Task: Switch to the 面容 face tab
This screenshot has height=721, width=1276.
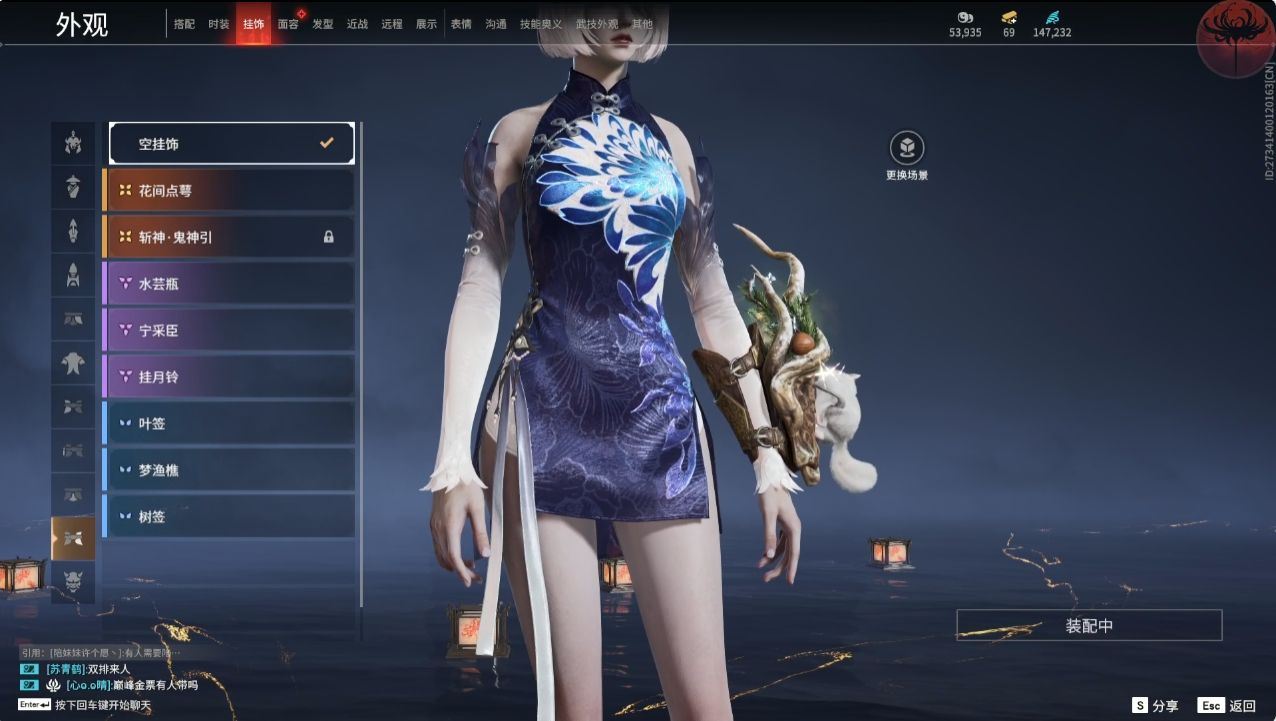Action: pos(288,24)
